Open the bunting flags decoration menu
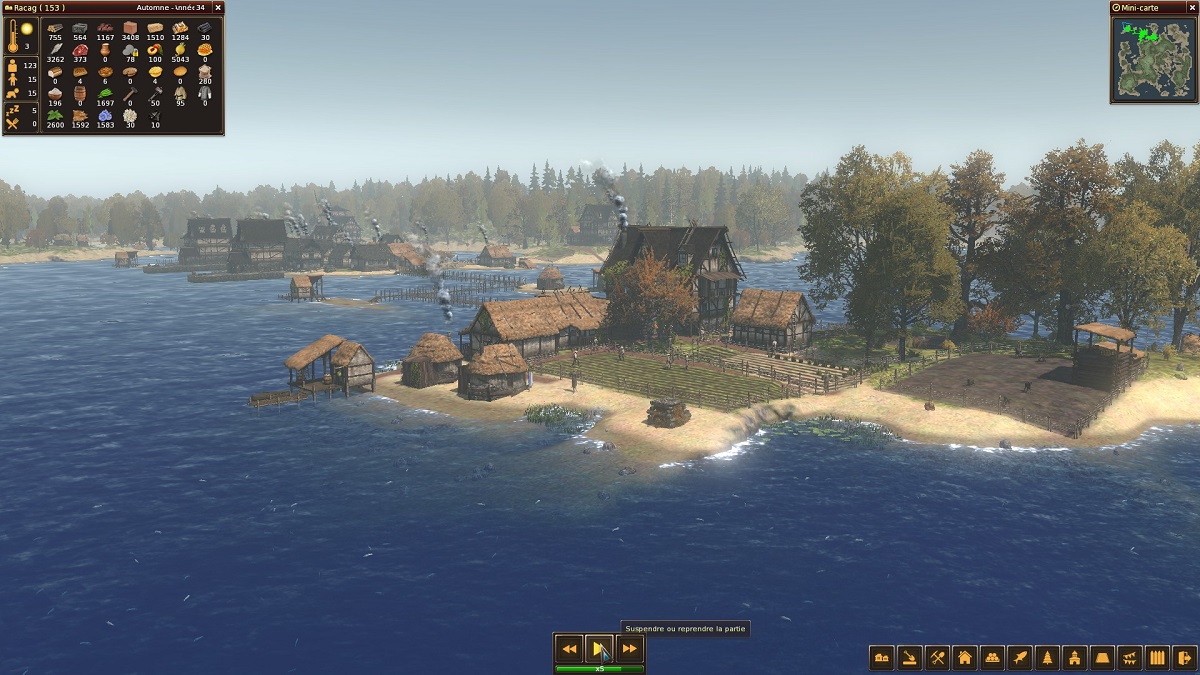Screen dimensions: 1200x675 [1130, 658]
